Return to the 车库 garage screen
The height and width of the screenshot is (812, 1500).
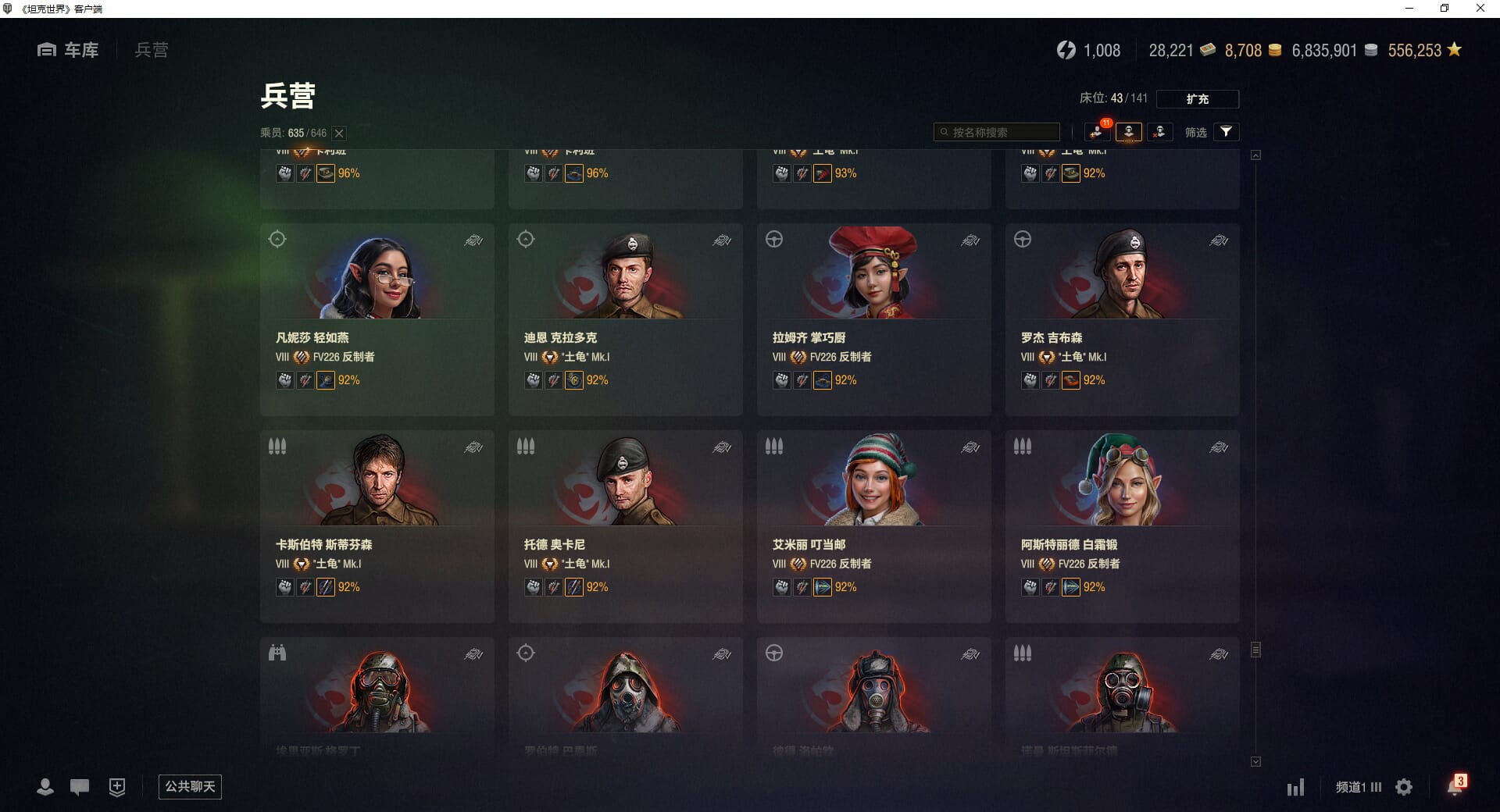[69, 50]
